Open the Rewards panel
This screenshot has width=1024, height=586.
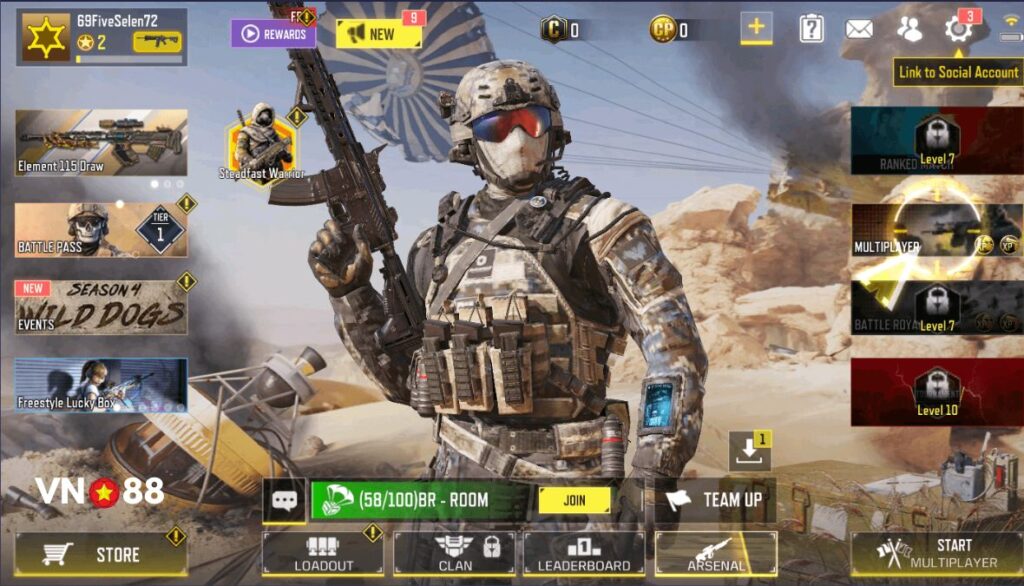[274, 34]
